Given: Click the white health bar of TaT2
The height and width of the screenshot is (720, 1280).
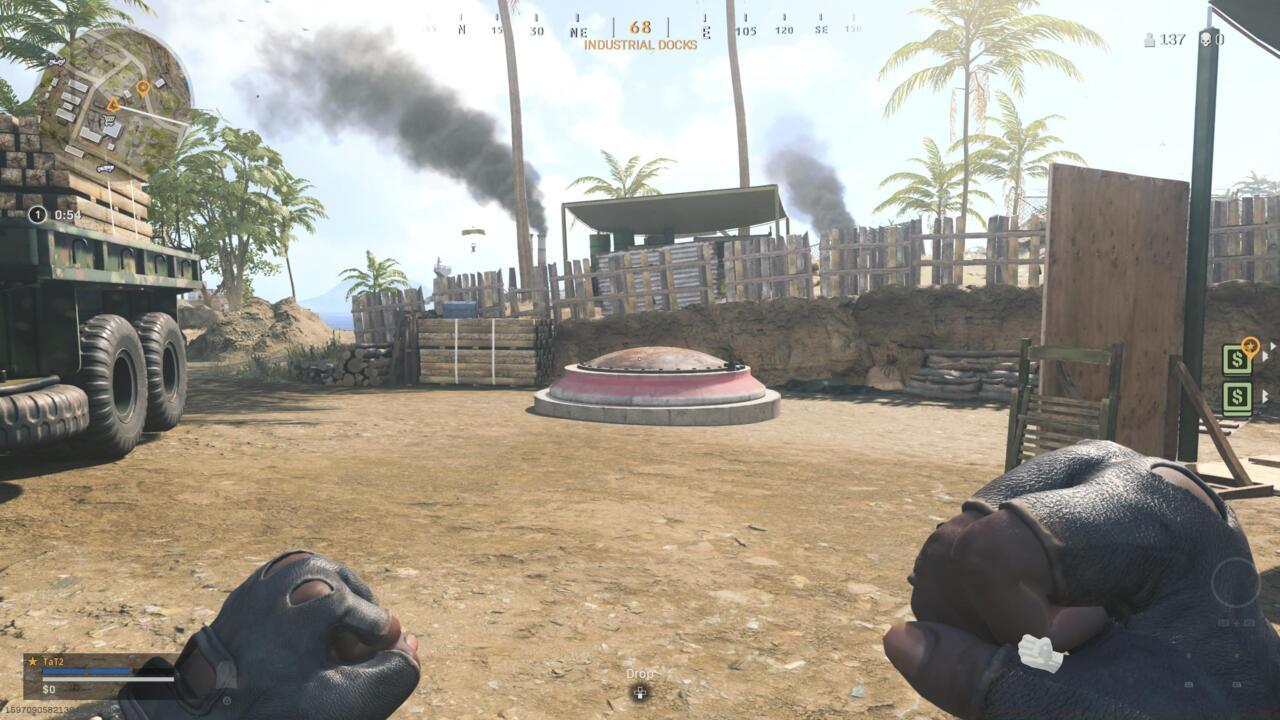Looking at the screenshot, I should [110, 679].
